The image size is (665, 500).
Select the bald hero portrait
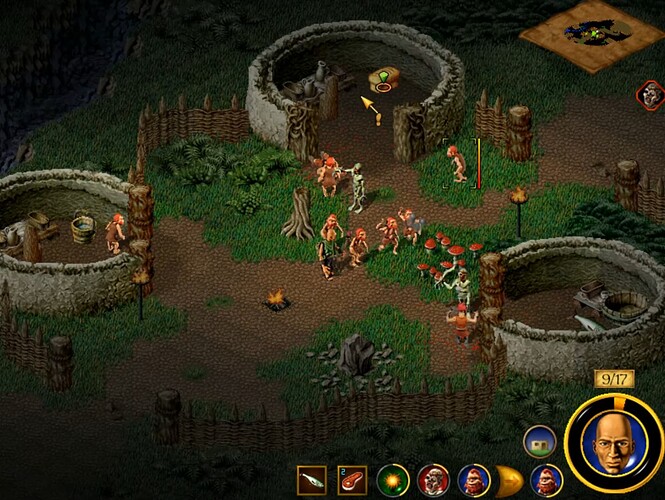point(613,439)
